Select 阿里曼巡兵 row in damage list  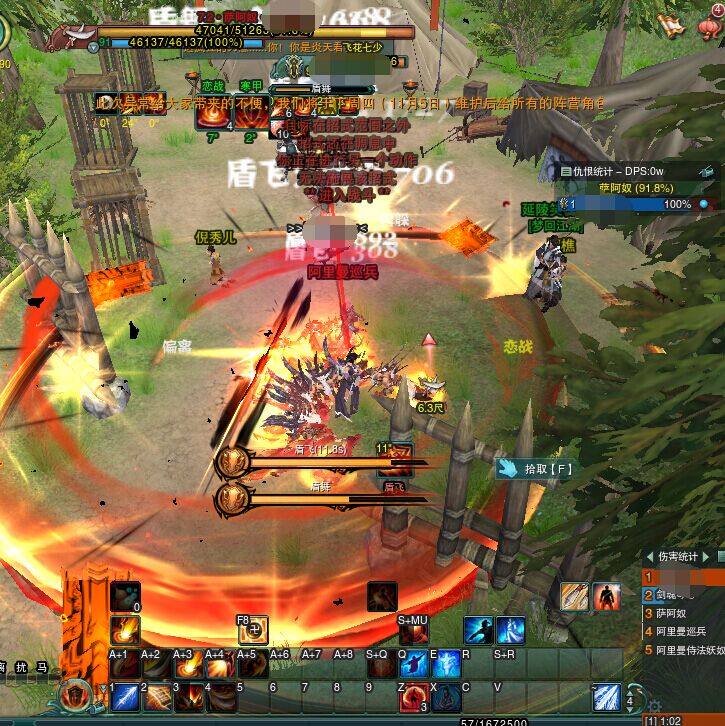(680, 631)
